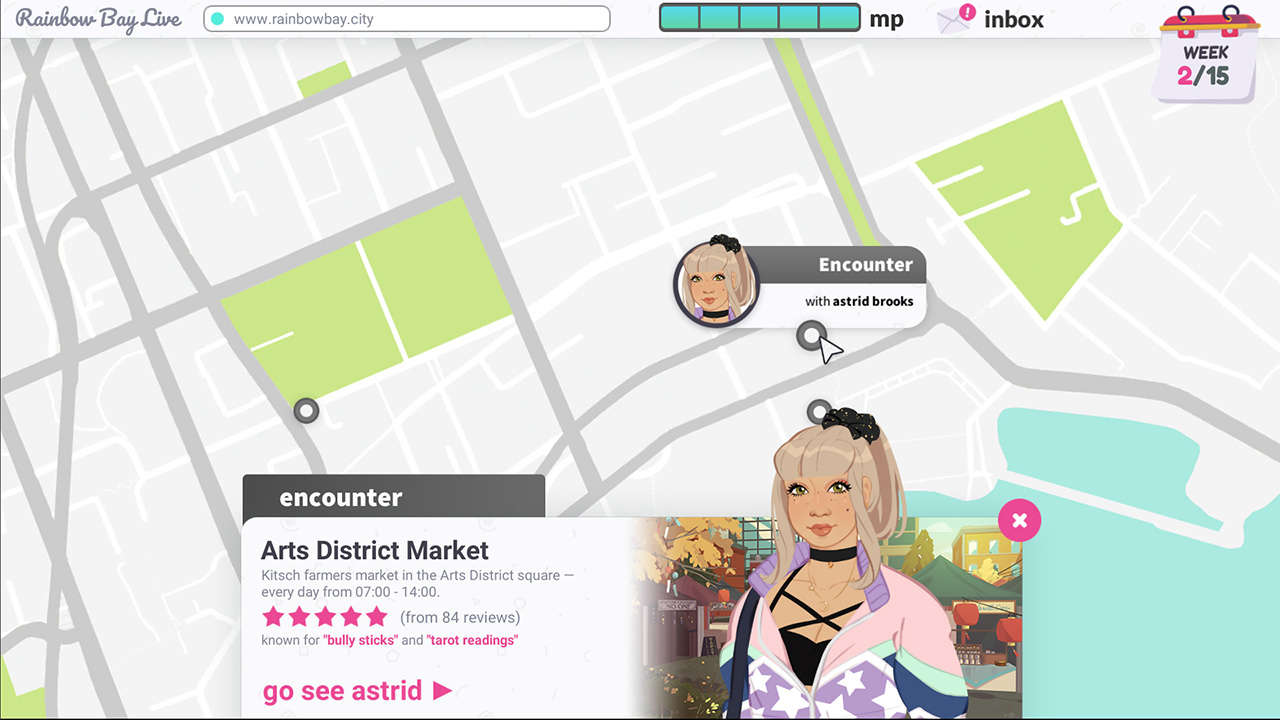Screen dimensions: 1280x720
Task: Open the 'tarot readings' link
Action: click(472, 640)
